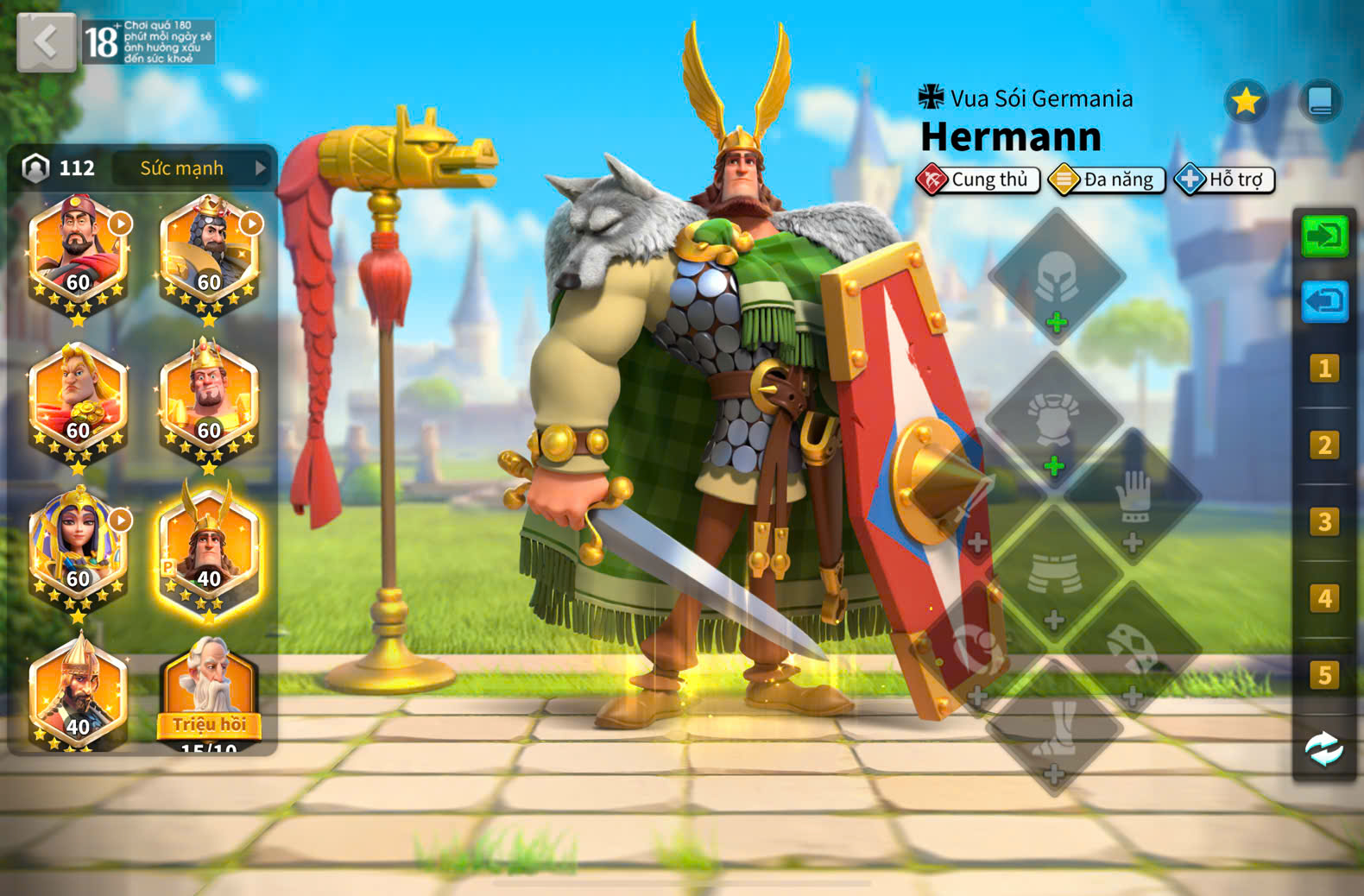Click the green arrow equip button
Image resolution: width=1364 pixels, height=896 pixels.
[1324, 236]
